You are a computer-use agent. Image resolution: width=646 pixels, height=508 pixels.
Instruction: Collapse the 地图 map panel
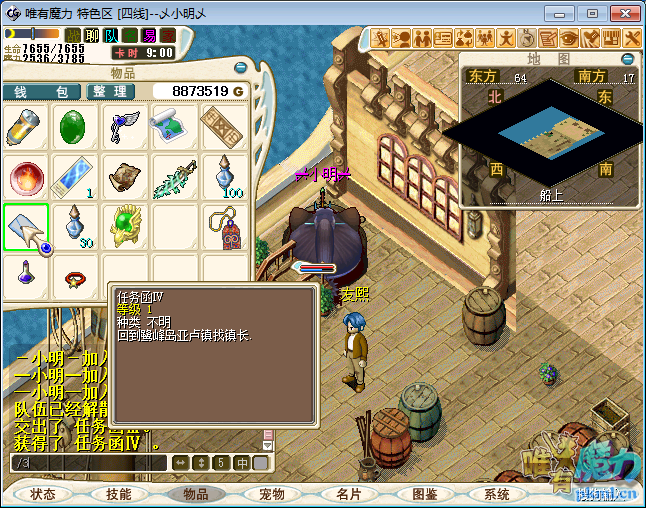[x=633, y=59]
